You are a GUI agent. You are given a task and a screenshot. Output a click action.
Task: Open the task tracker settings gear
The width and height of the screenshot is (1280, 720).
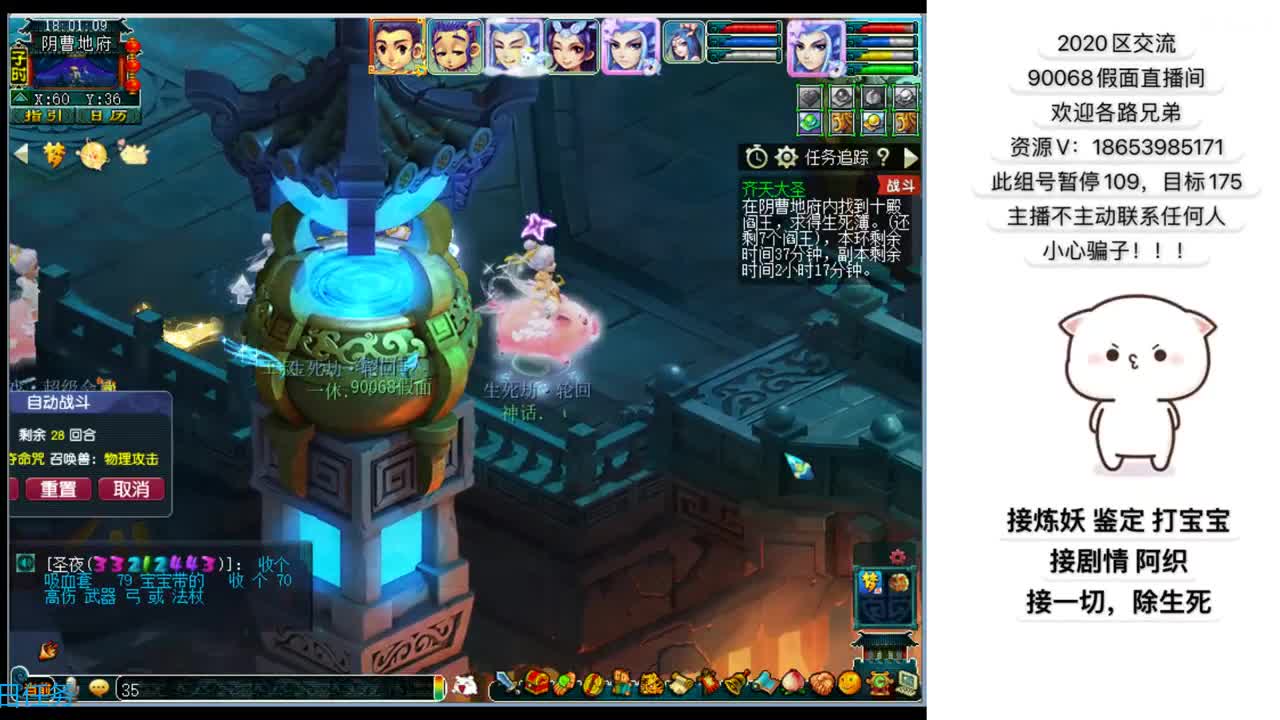click(x=785, y=157)
